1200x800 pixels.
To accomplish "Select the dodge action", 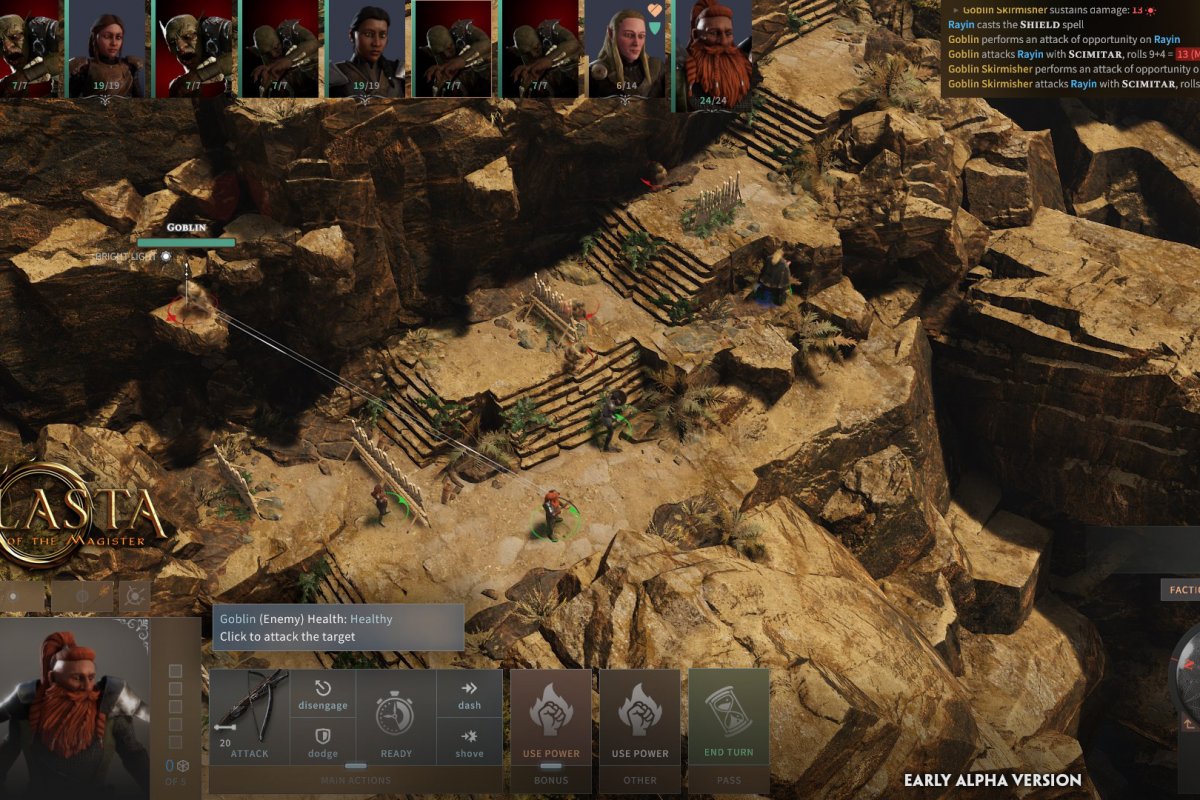I will [x=322, y=742].
